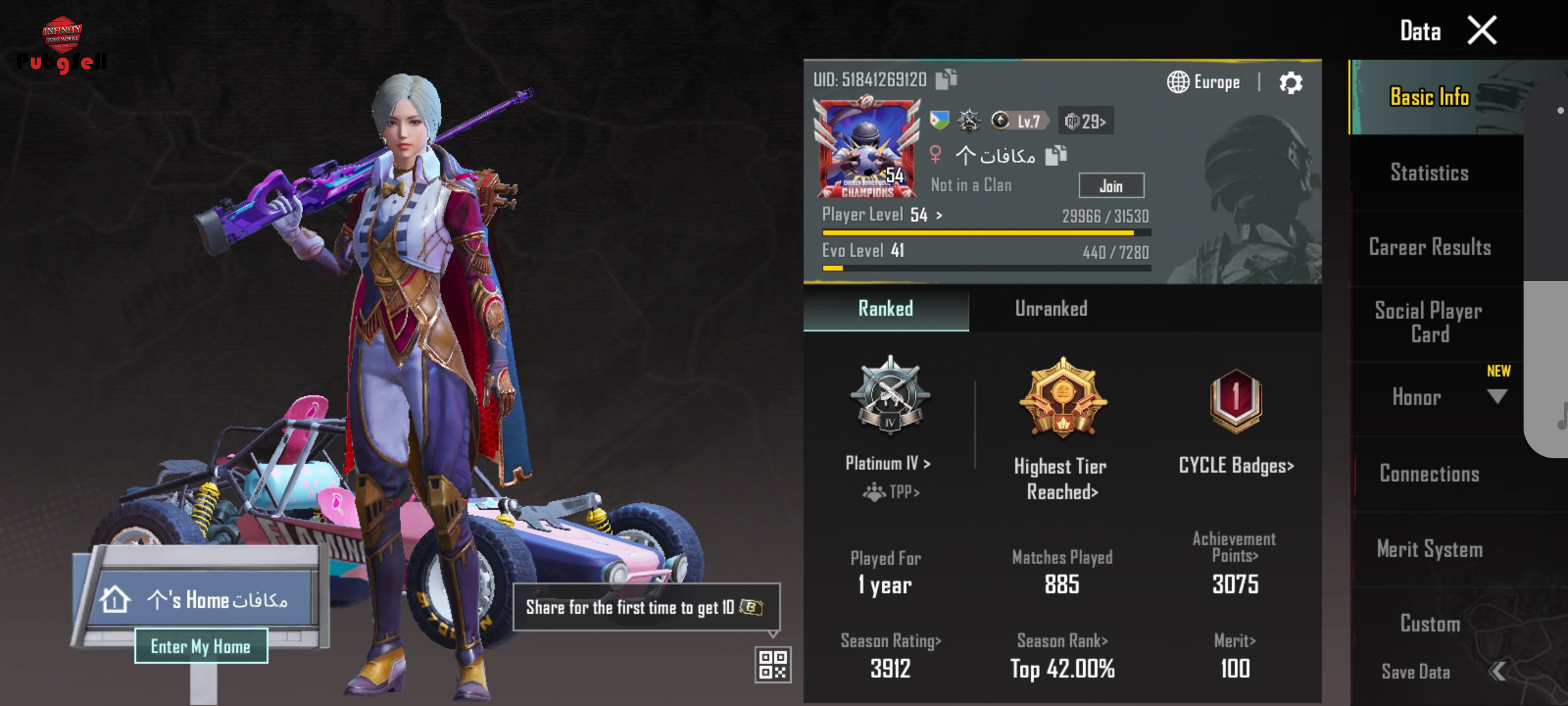Open the Merit System section
Image resolution: width=1568 pixels, height=706 pixels.
point(1429,549)
